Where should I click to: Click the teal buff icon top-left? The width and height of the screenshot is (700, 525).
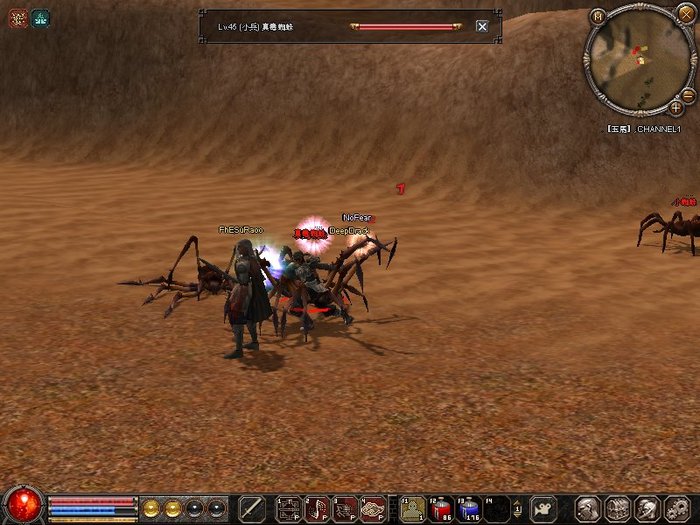(40, 17)
